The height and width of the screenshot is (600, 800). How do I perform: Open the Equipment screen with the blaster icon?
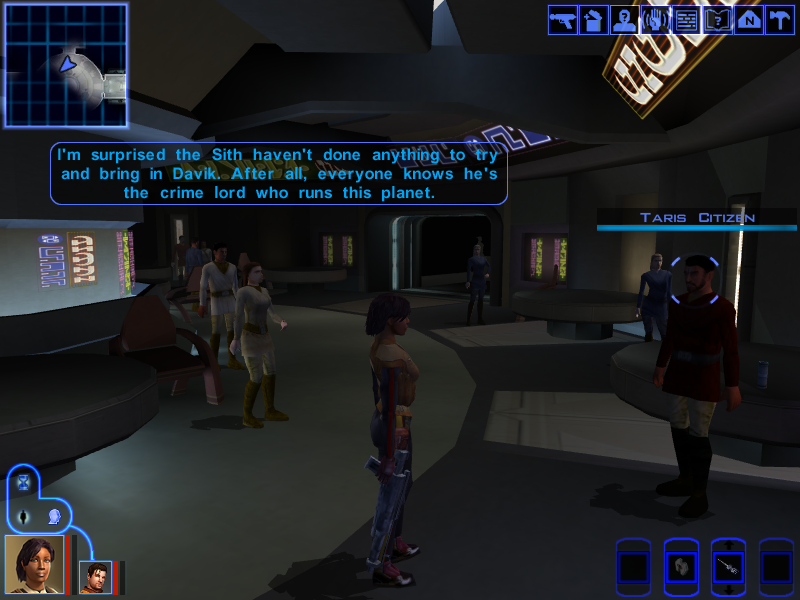tap(562, 20)
